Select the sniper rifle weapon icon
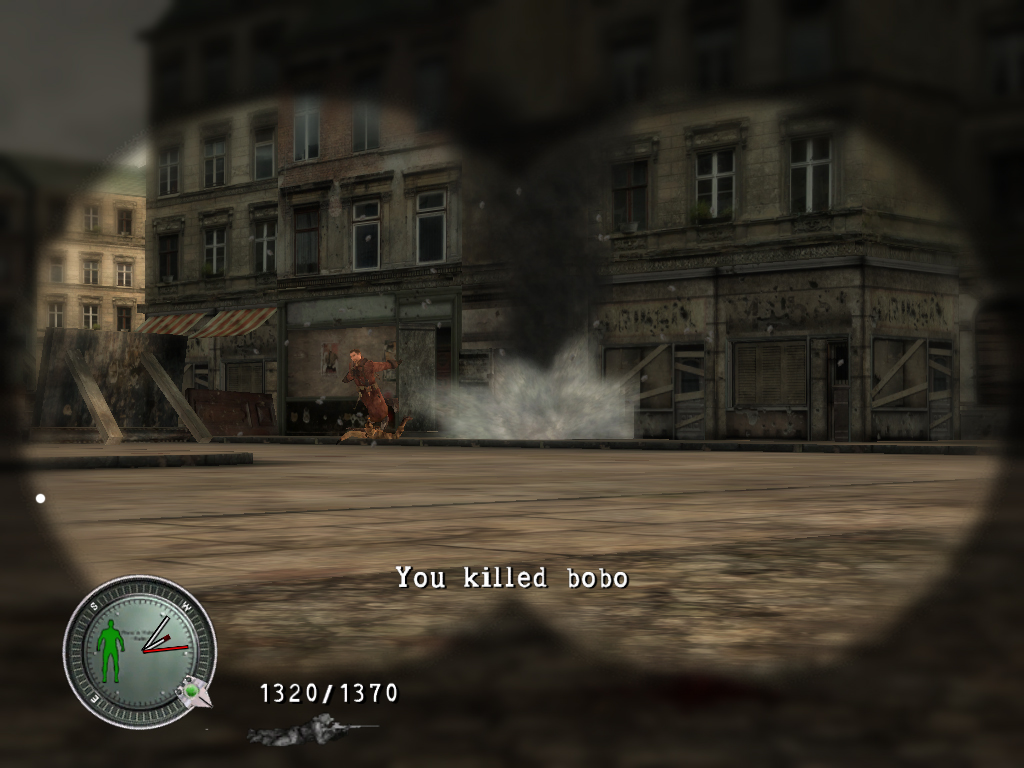The height and width of the screenshot is (768, 1024). point(310,731)
